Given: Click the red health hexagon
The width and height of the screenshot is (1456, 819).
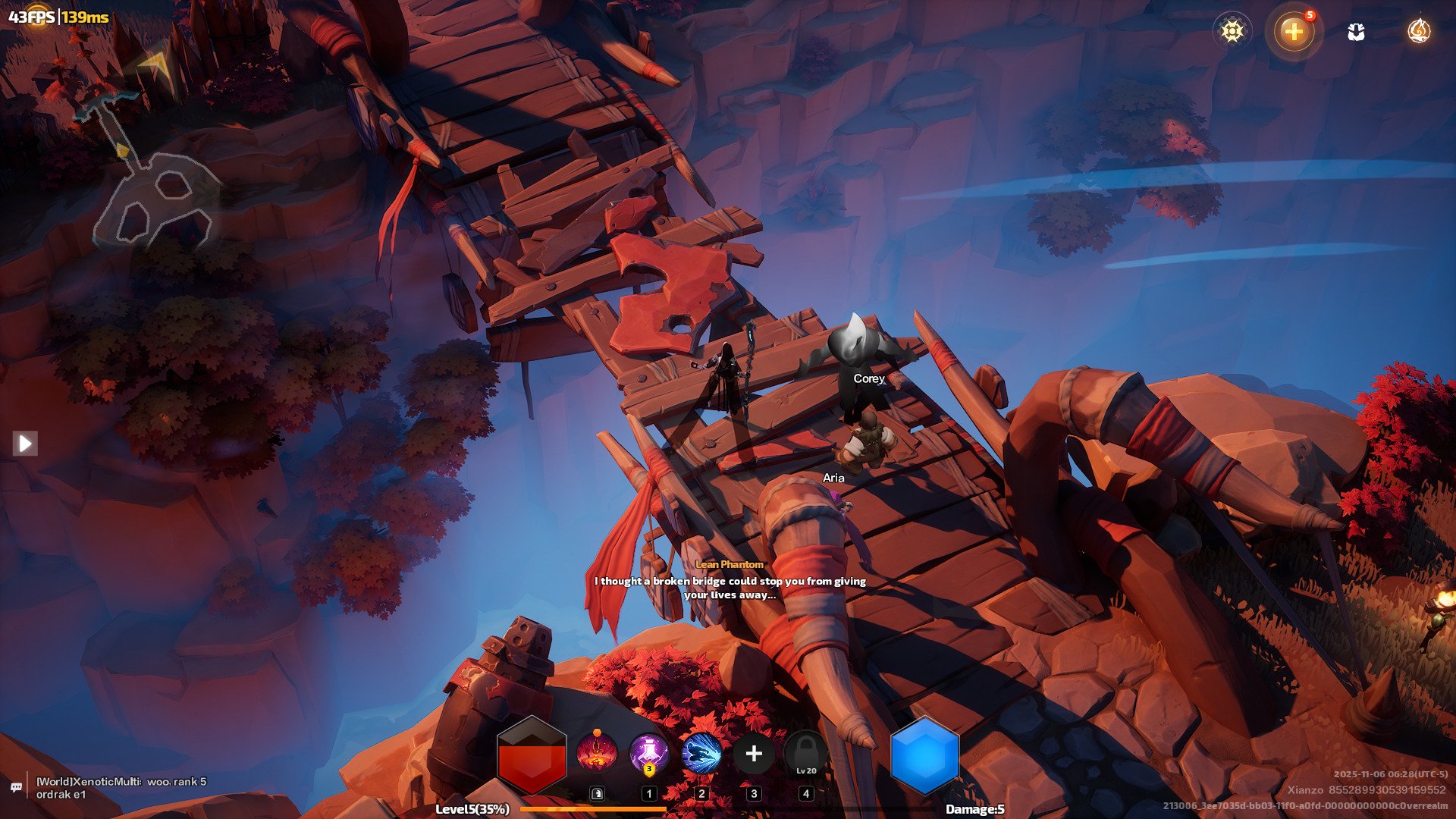Looking at the screenshot, I should pos(532,755).
